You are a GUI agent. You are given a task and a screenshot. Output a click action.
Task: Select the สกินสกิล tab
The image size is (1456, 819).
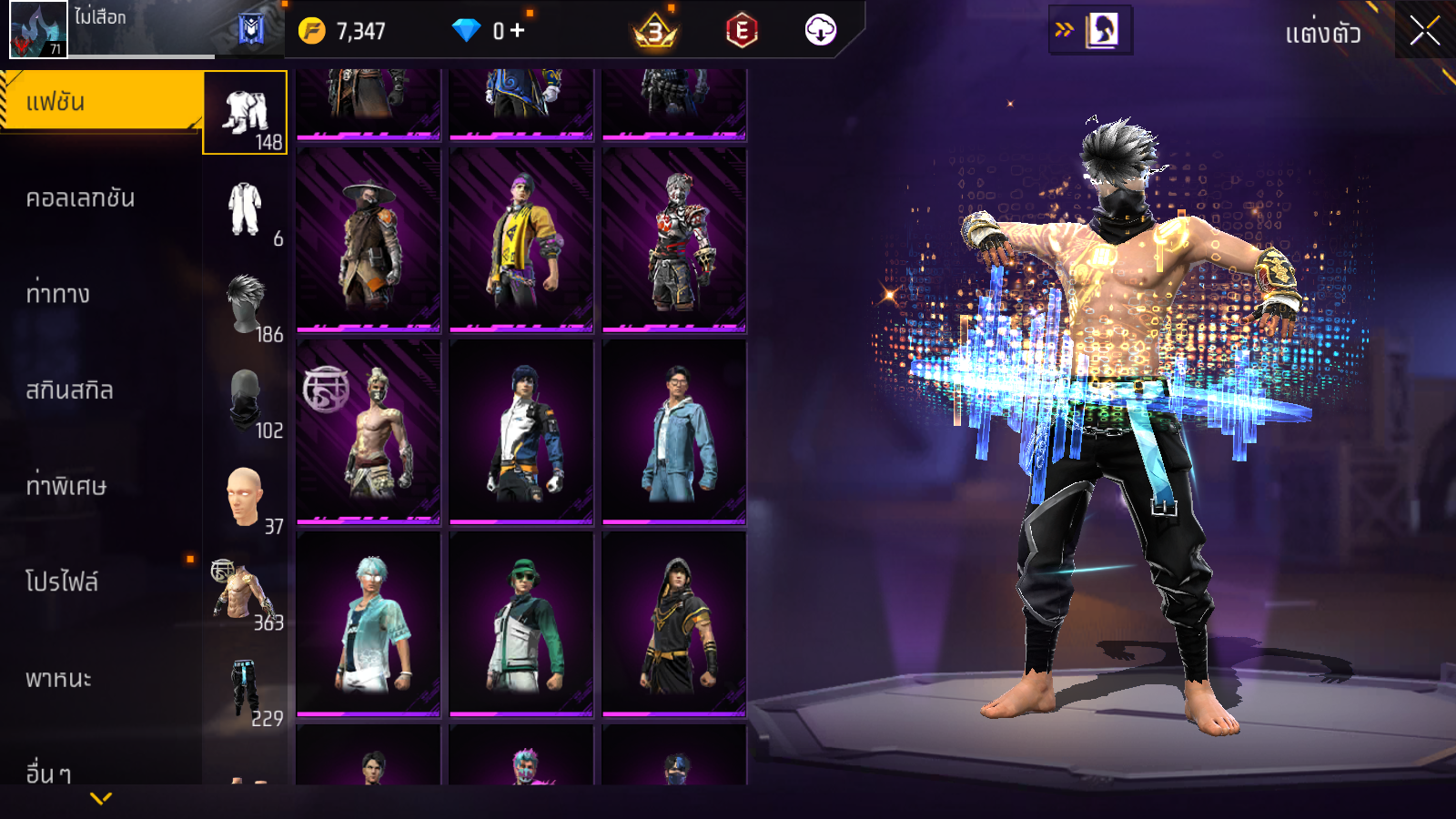(69, 390)
